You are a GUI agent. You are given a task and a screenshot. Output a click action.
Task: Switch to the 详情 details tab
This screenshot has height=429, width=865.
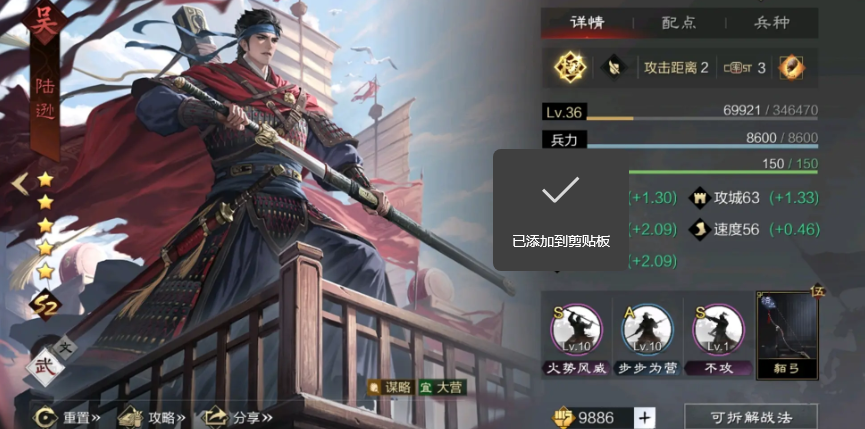pyautogui.click(x=587, y=23)
